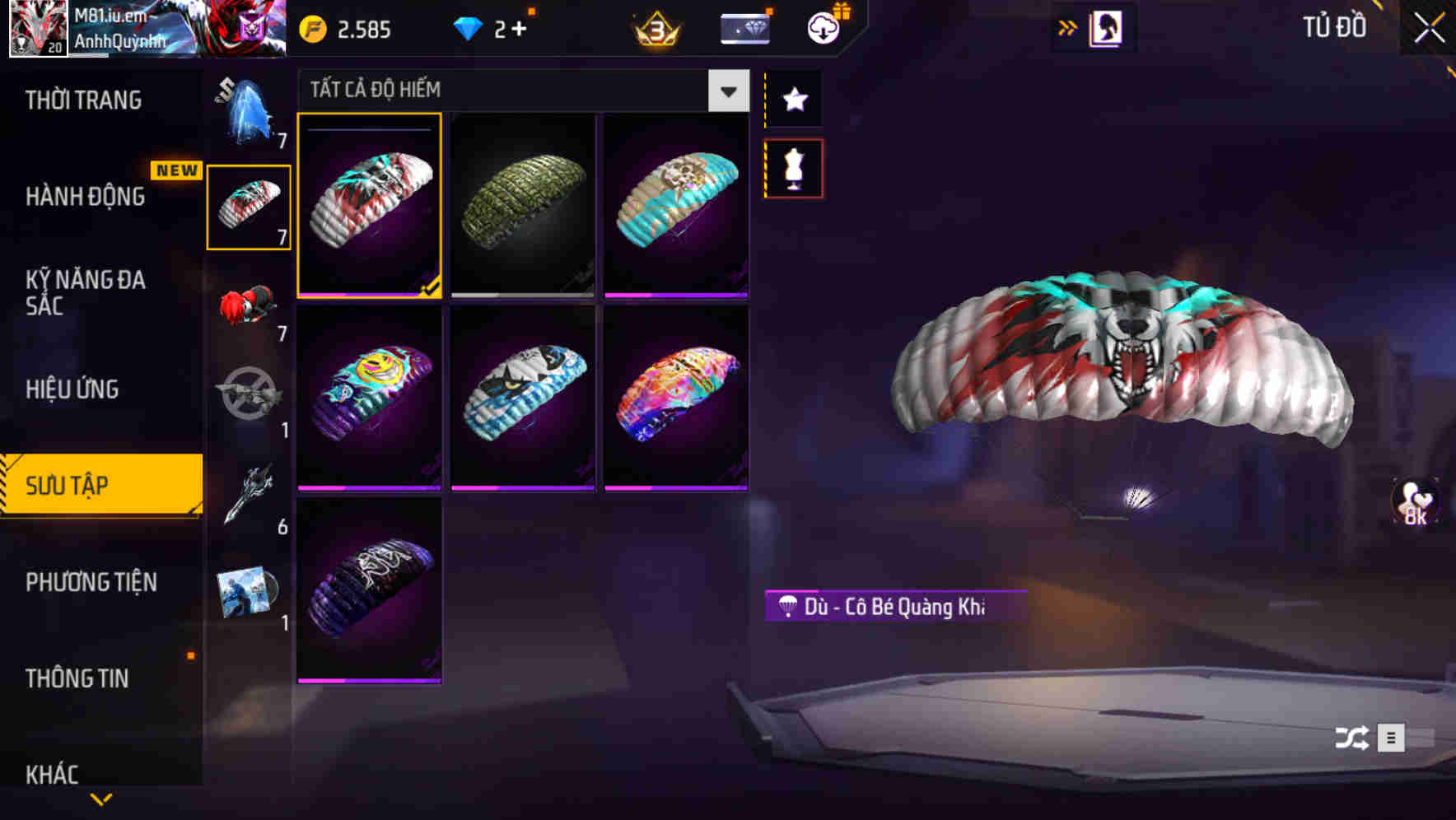
Task: Select the parachute category icon
Action: [247, 206]
